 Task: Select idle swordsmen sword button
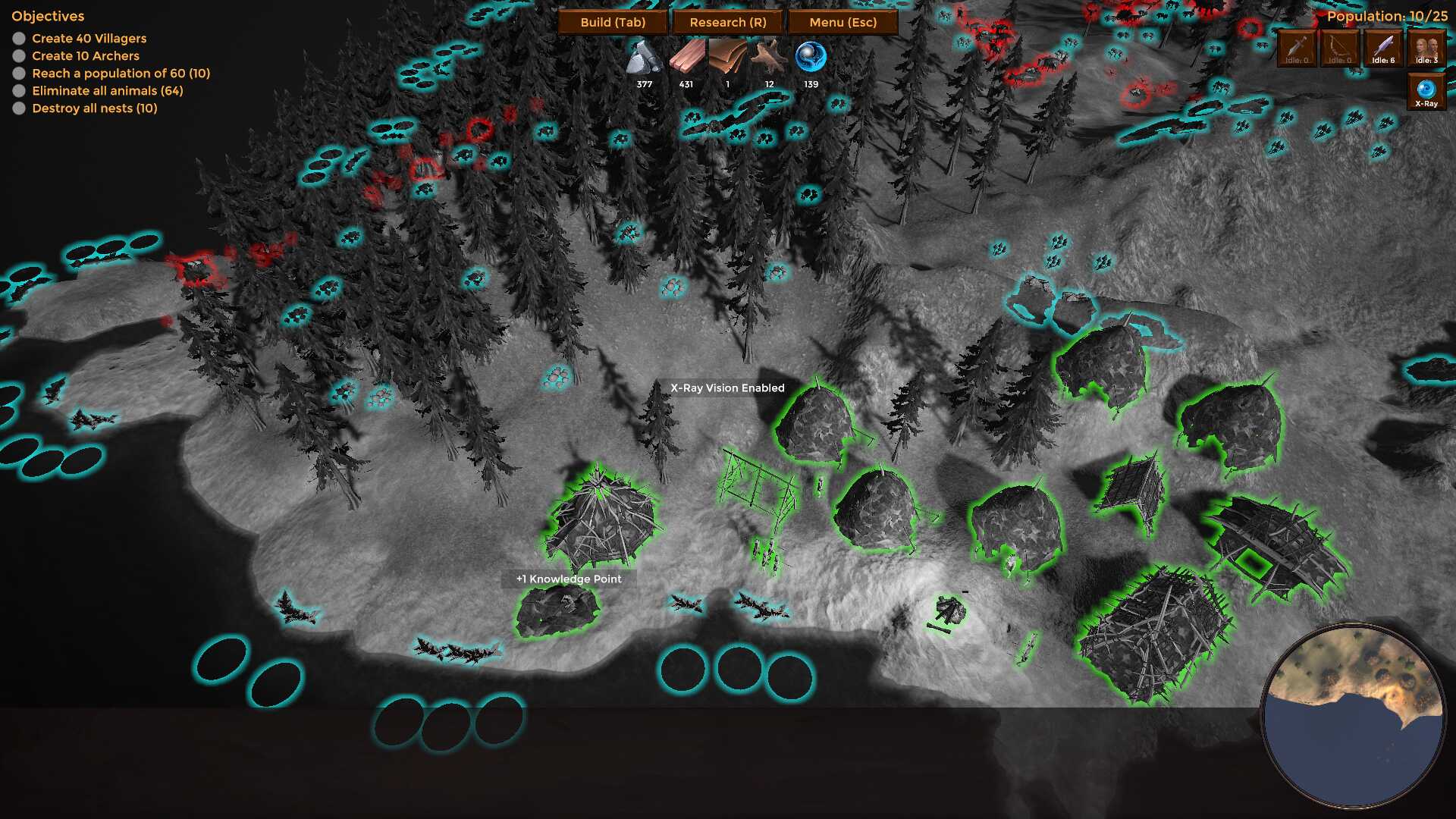click(x=1296, y=49)
